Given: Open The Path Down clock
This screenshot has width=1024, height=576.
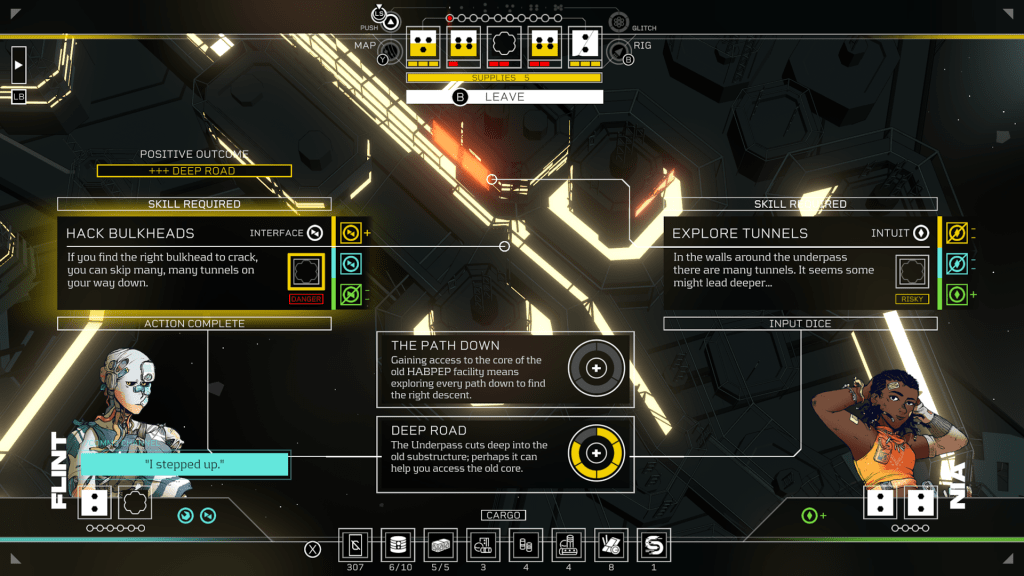Looking at the screenshot, I should [596, 369].
